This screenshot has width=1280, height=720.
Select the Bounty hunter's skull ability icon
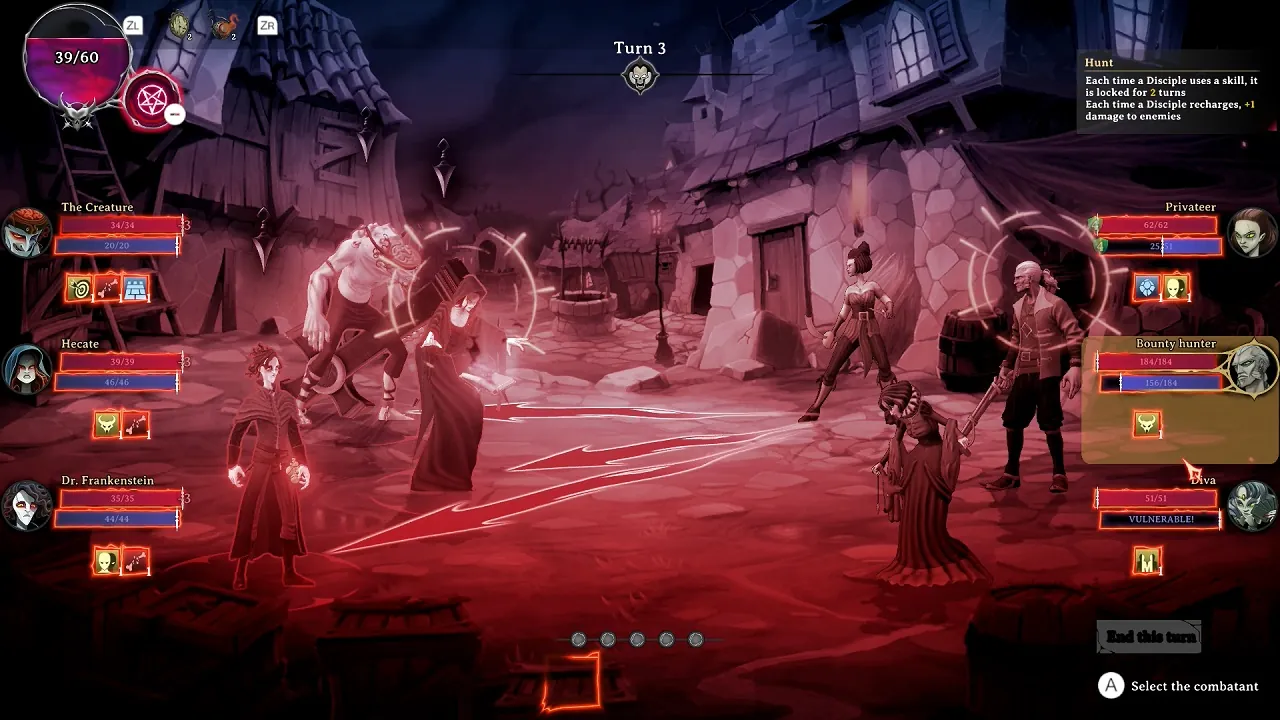tap(1146, 424)
